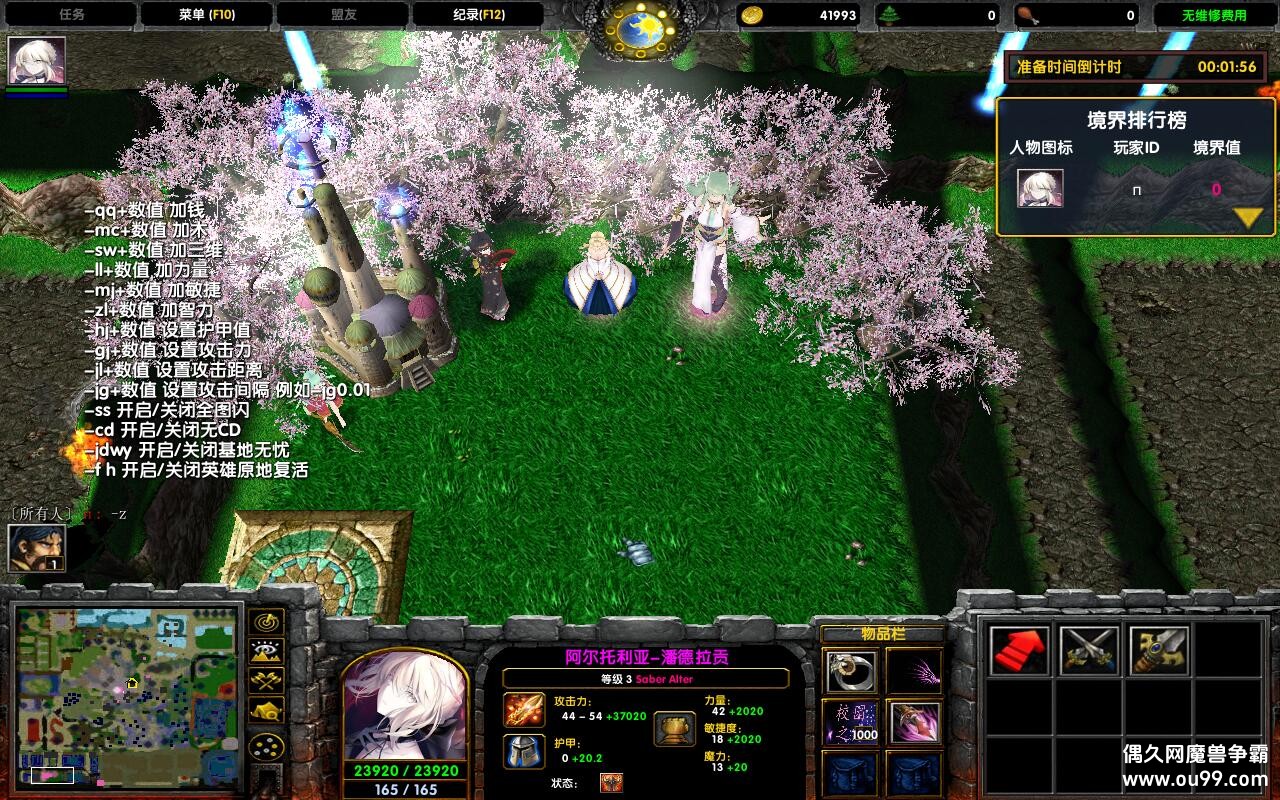
Task: Use the inventory item showing 1000 charges
Action: tap(851, 722)
